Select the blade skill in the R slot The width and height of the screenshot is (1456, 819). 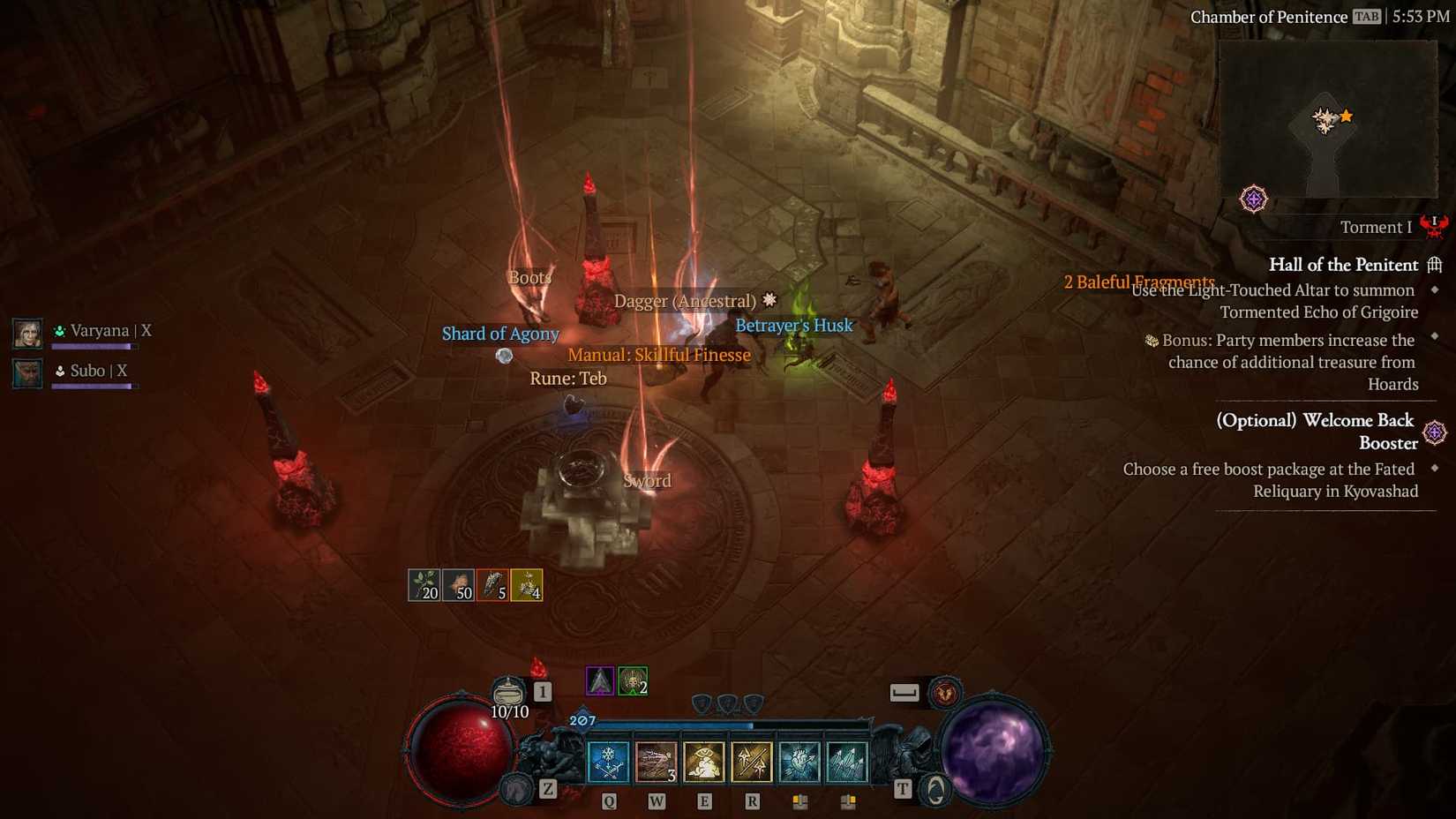coord(750,761)
